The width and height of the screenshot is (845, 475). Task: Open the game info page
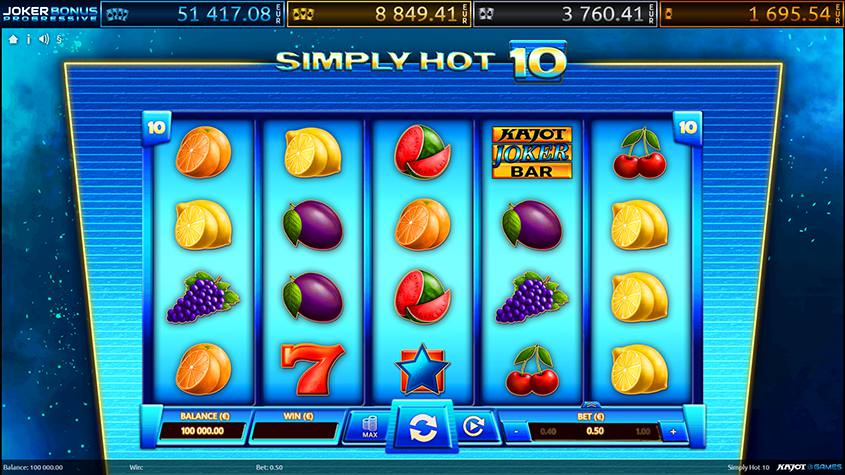pos(28,39)
